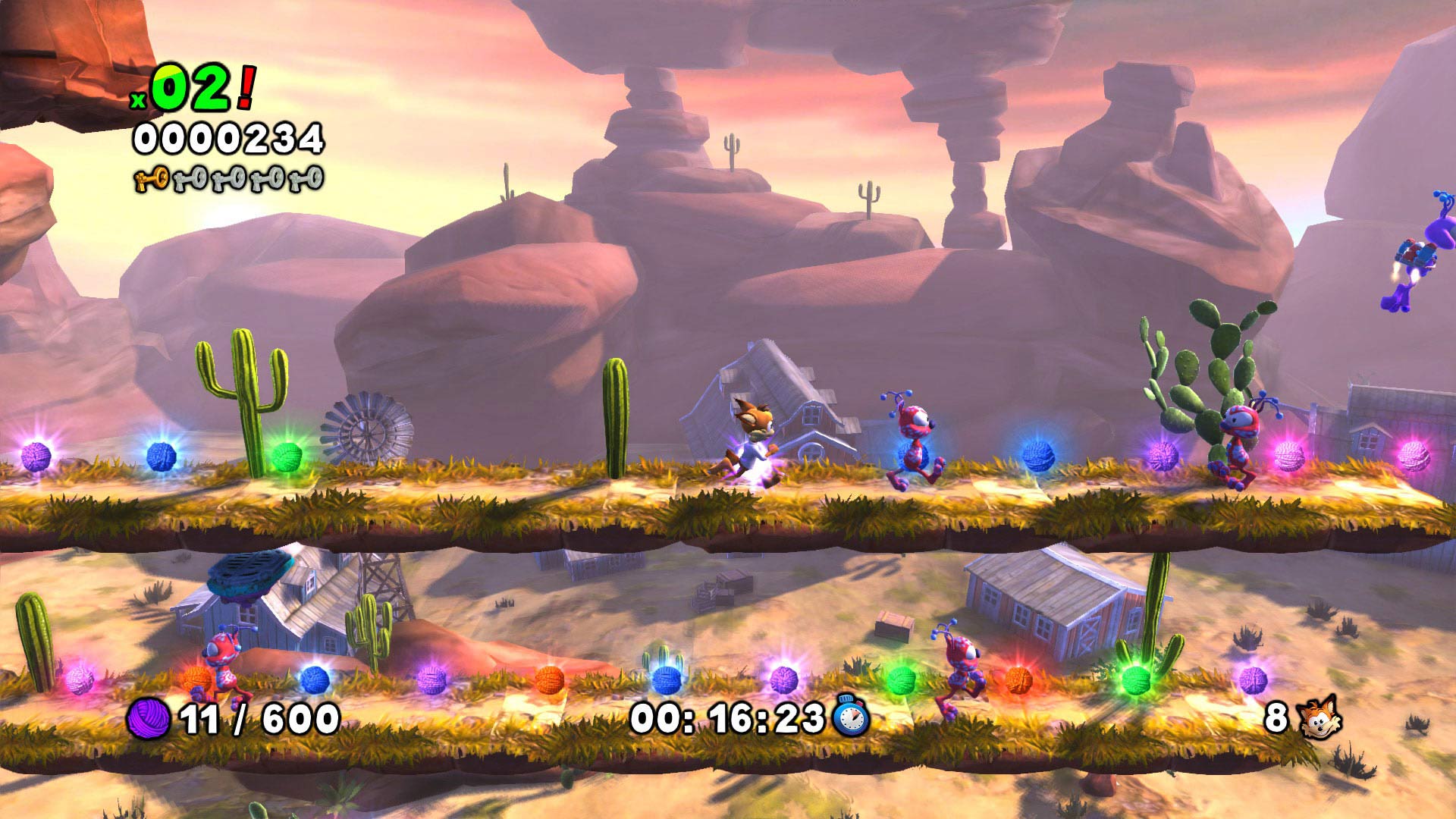This screenshot has height=819, width=1456.
Task: Switch to the score display 0000234
Action: tap(227, 137)
